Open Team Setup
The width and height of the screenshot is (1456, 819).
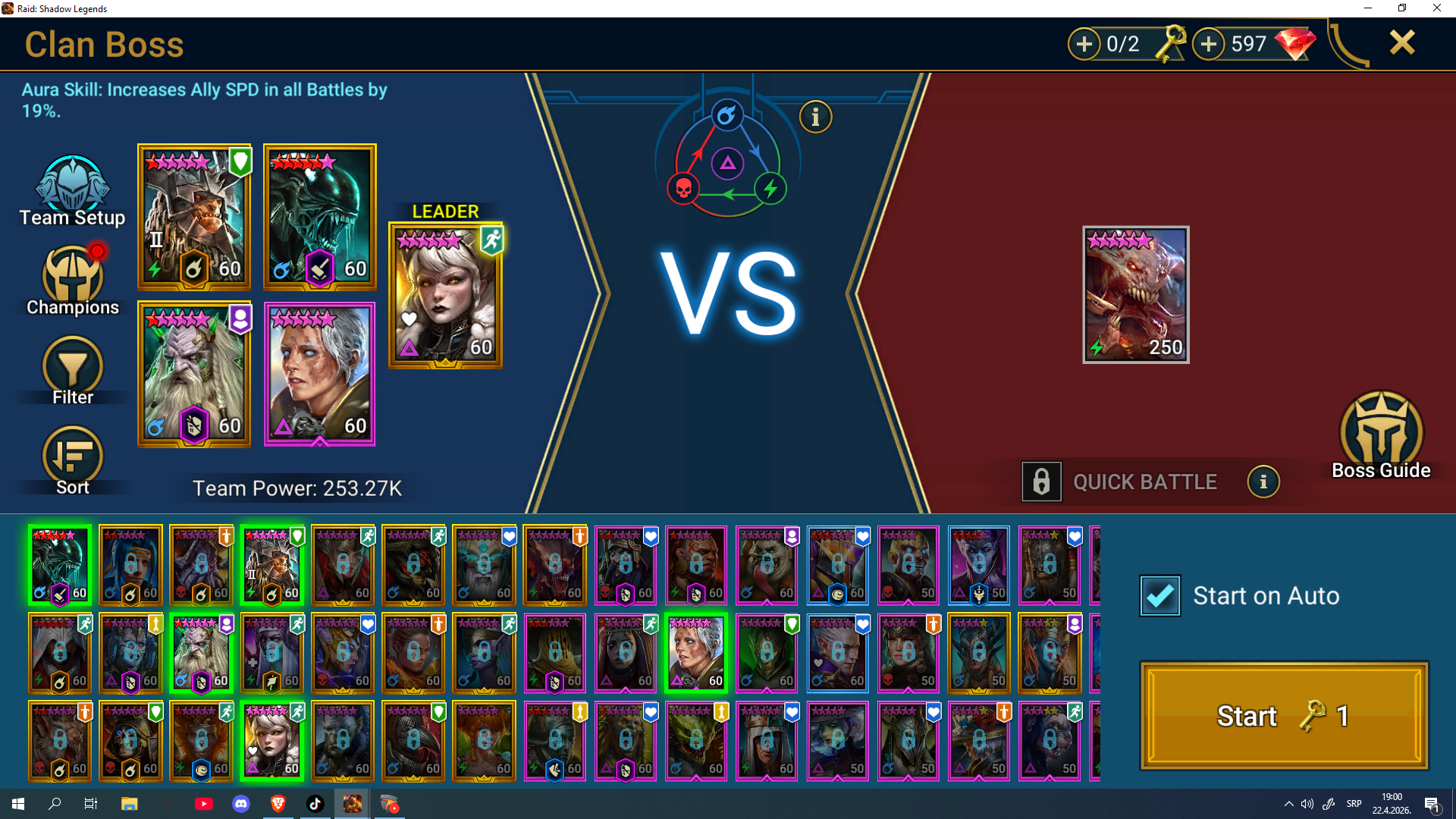point(73,191)
